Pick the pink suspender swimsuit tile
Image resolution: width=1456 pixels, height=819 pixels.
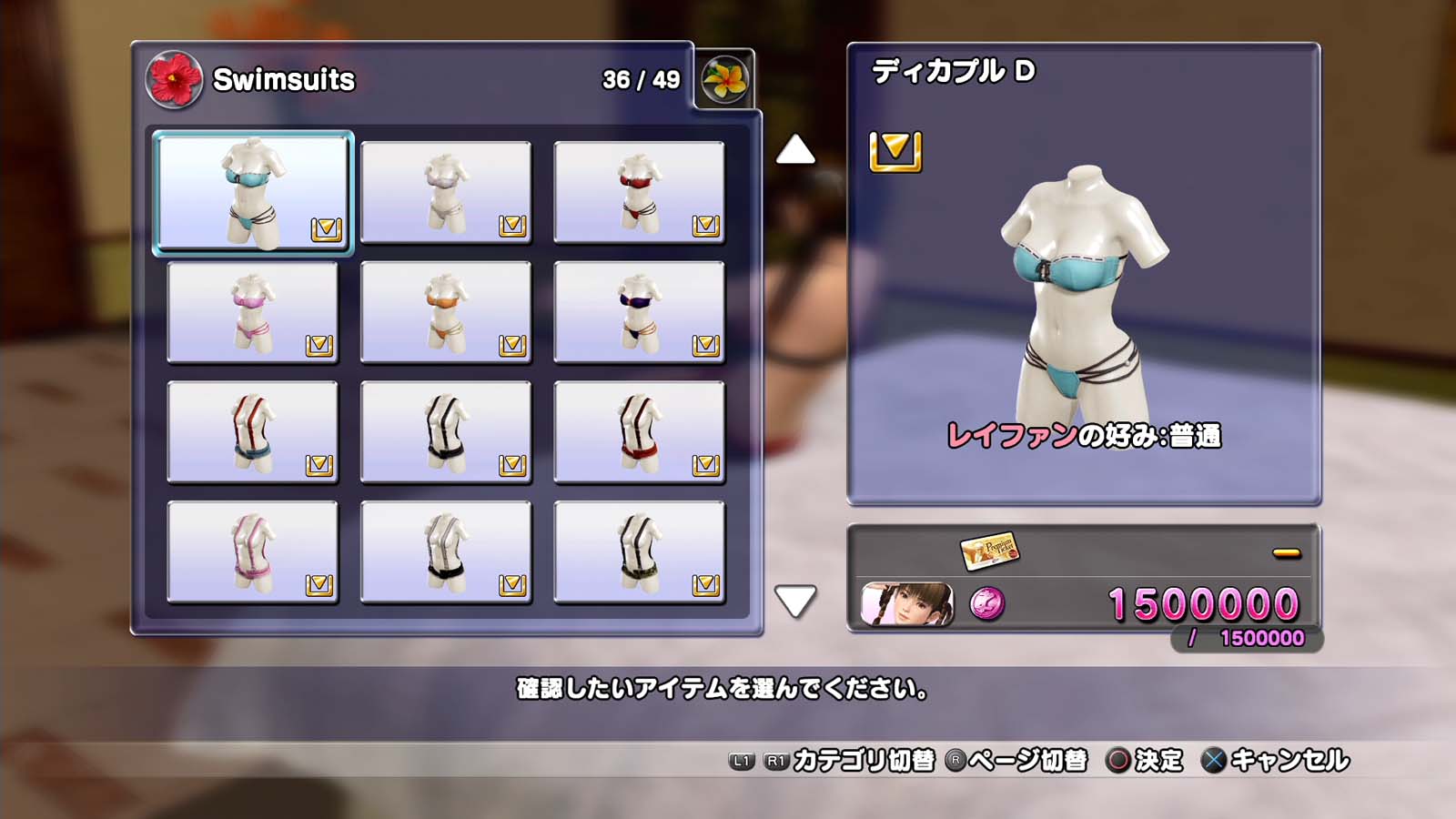253,552
